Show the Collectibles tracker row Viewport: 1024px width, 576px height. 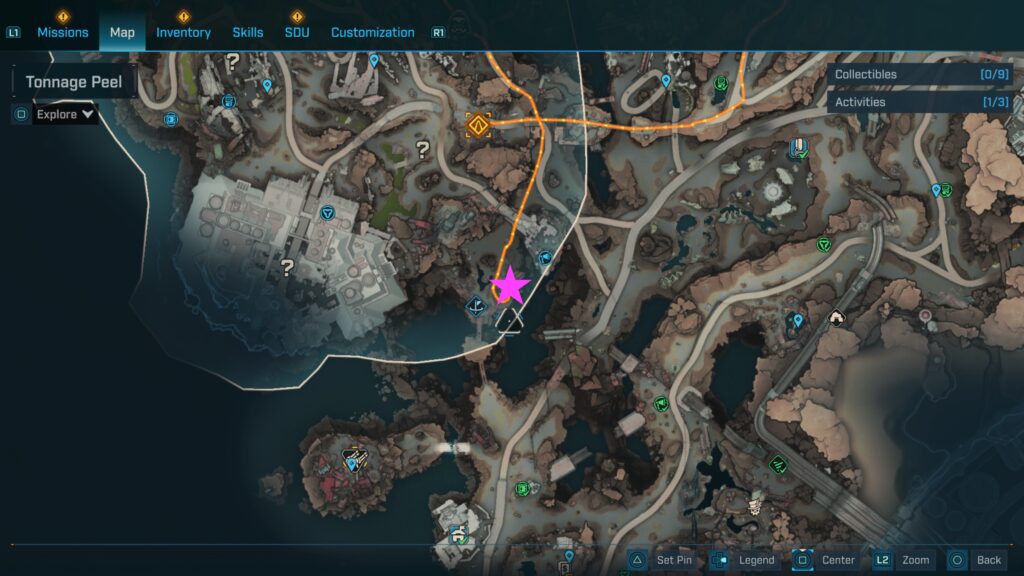click(922, 74)
